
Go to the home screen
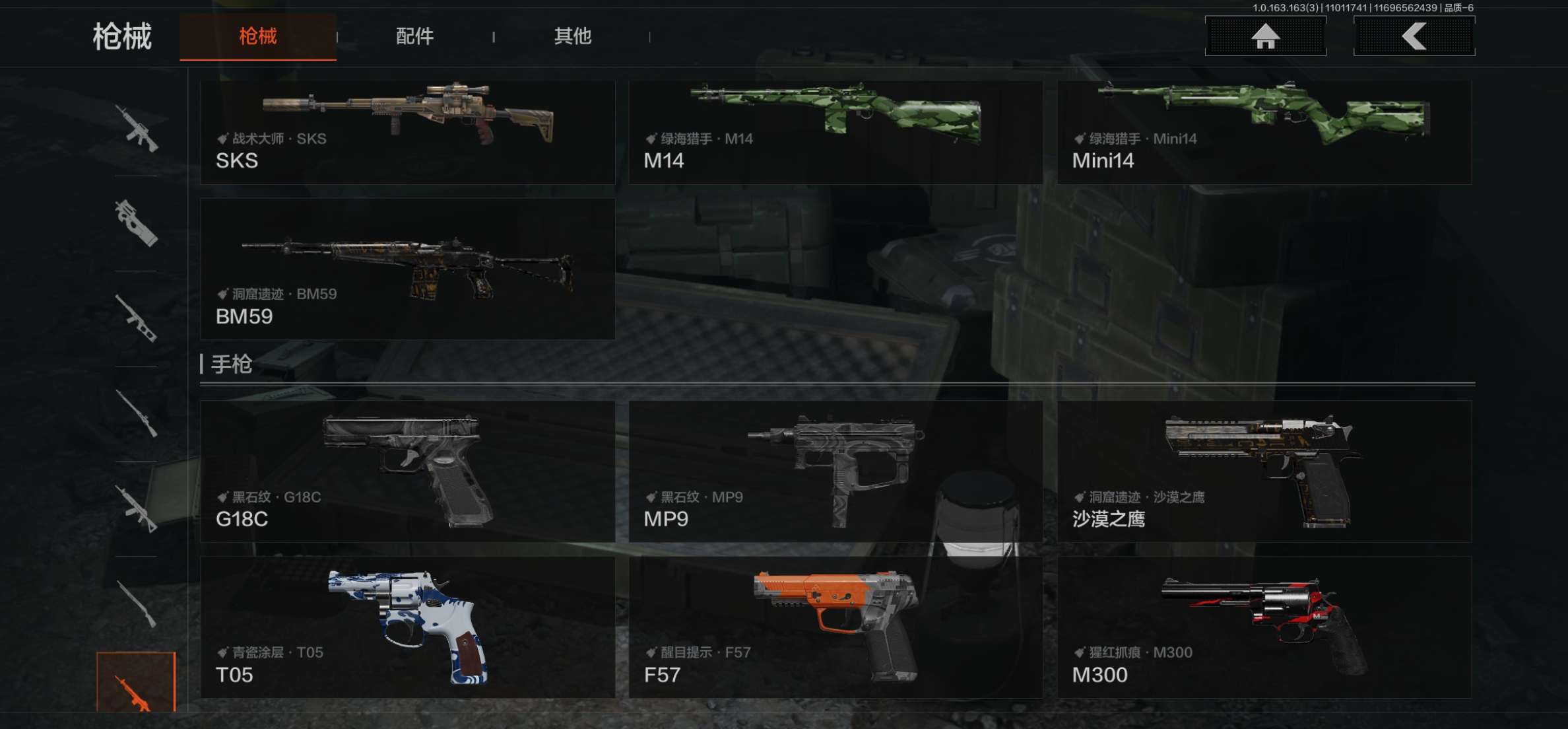pos(1265,36)
